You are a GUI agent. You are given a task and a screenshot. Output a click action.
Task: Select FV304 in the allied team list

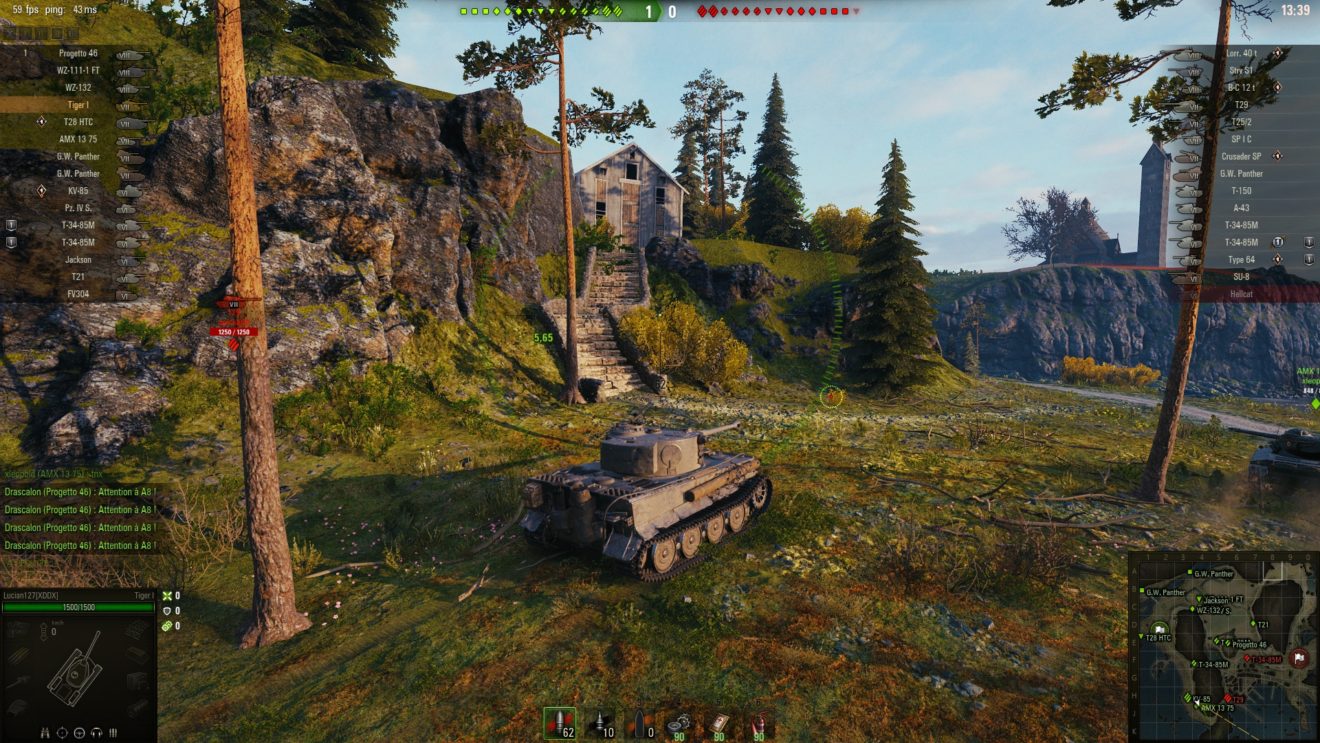click(x=78, y=294)
